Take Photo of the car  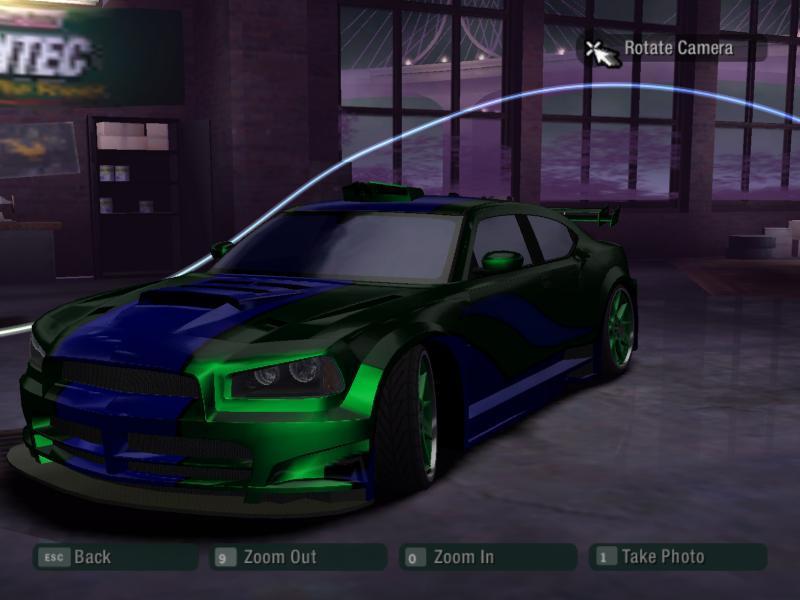pos(662,557)
